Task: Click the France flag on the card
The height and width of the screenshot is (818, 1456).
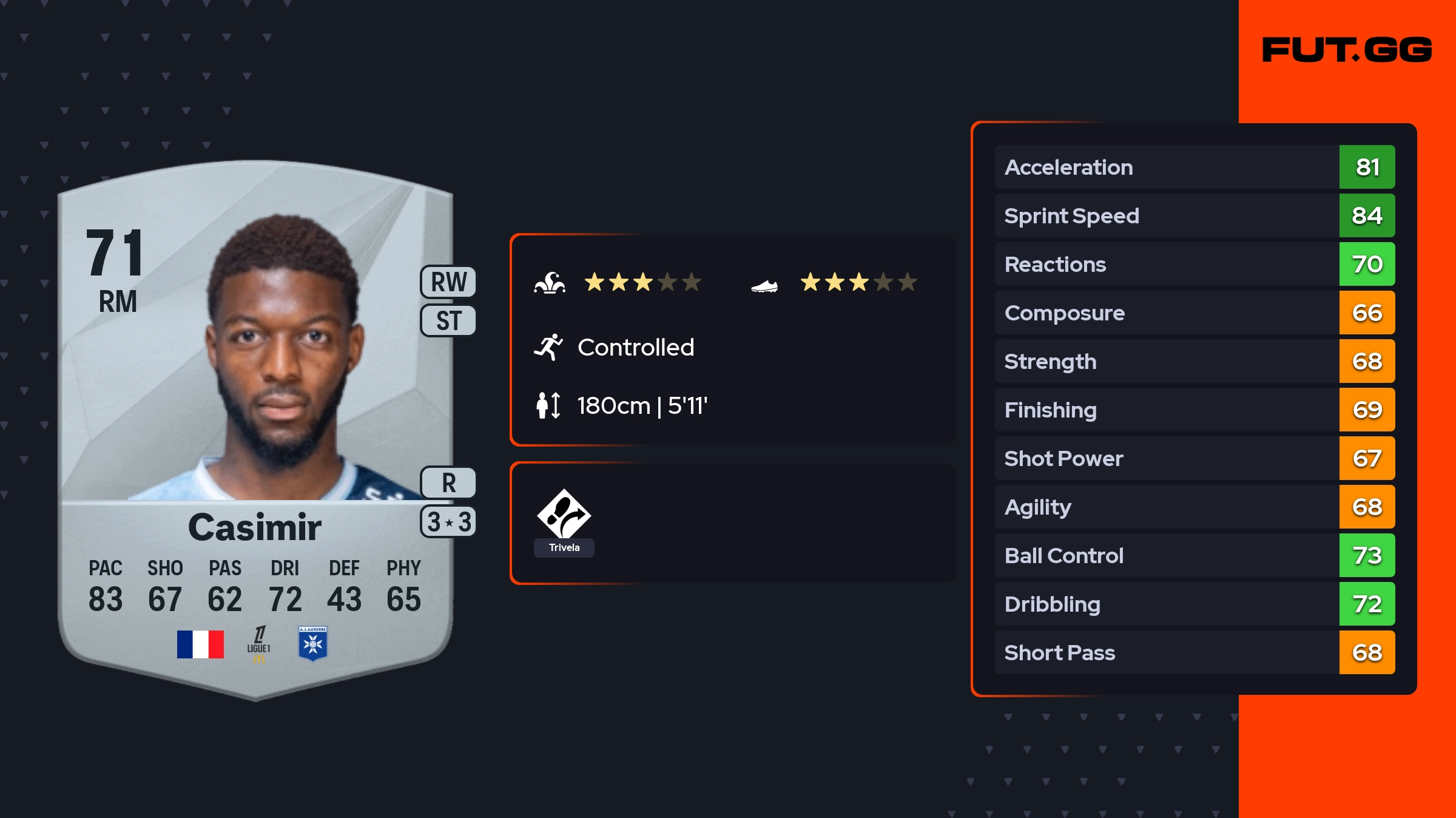Action: click(200, 644)
